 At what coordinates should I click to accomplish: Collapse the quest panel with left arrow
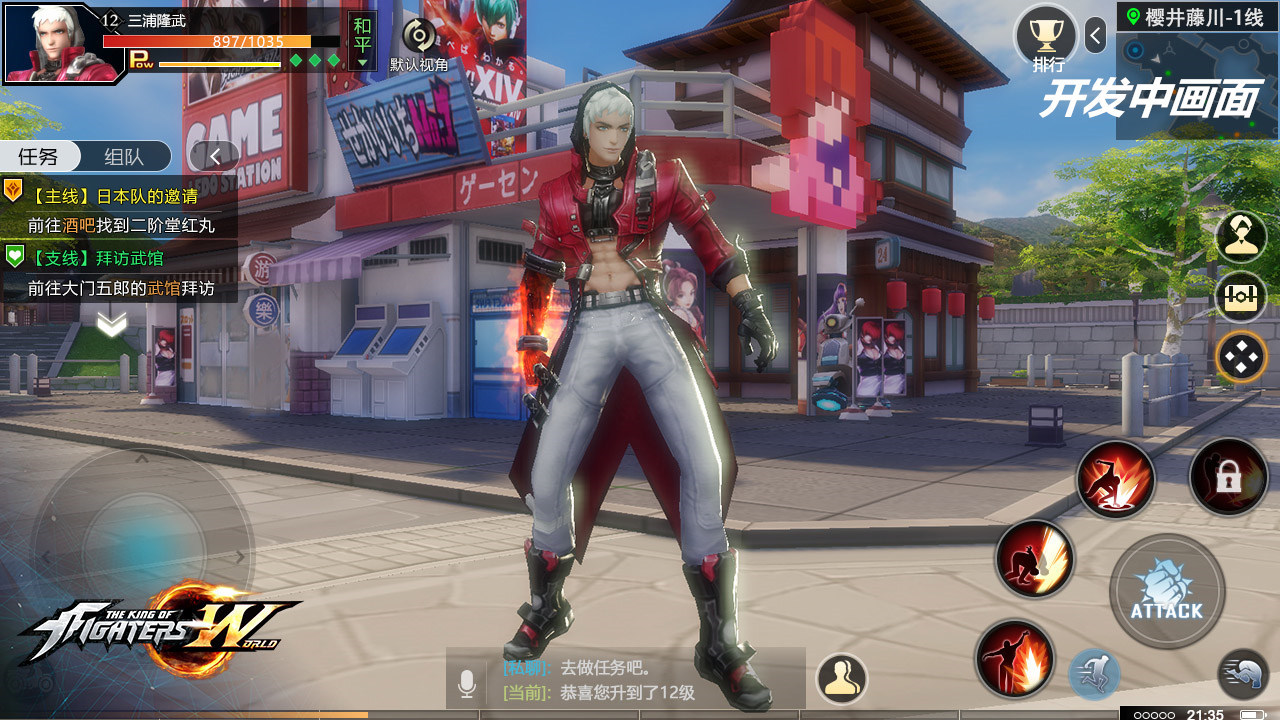(213, 156)
